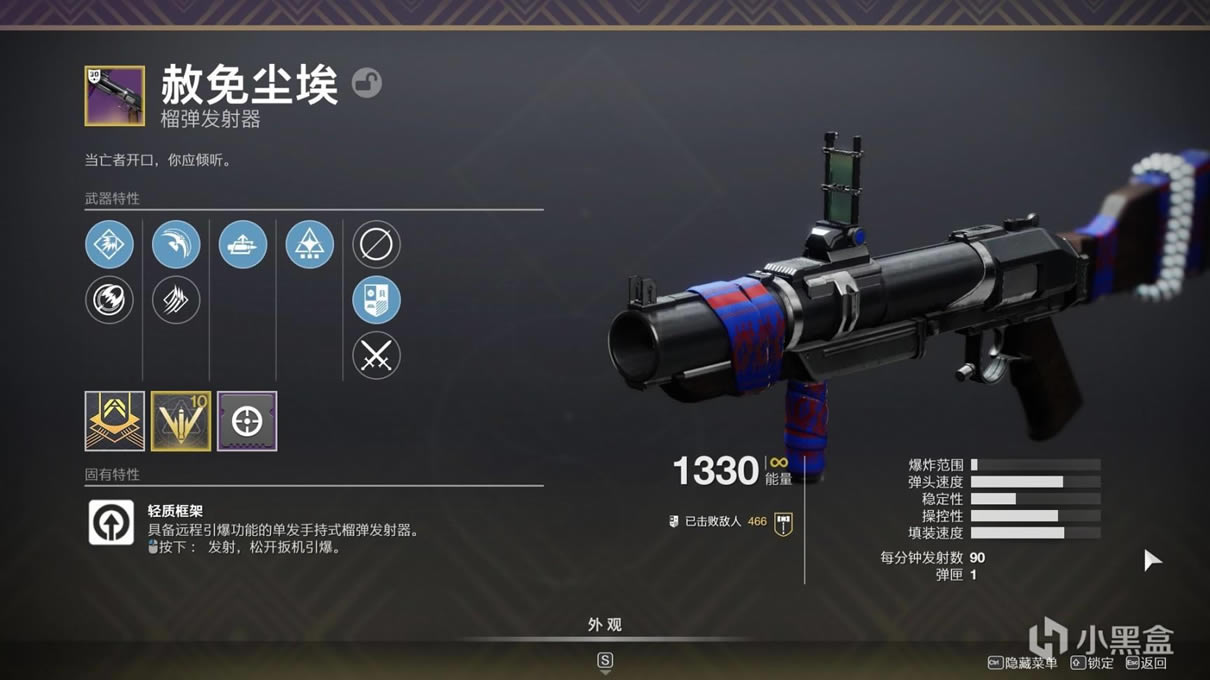Select the triangle star trait perk
1210x680 pixels.
310,244
